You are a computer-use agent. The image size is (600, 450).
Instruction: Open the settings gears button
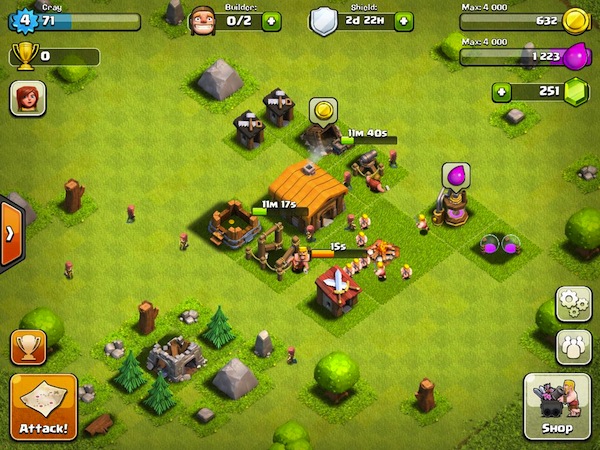point(575,305)
